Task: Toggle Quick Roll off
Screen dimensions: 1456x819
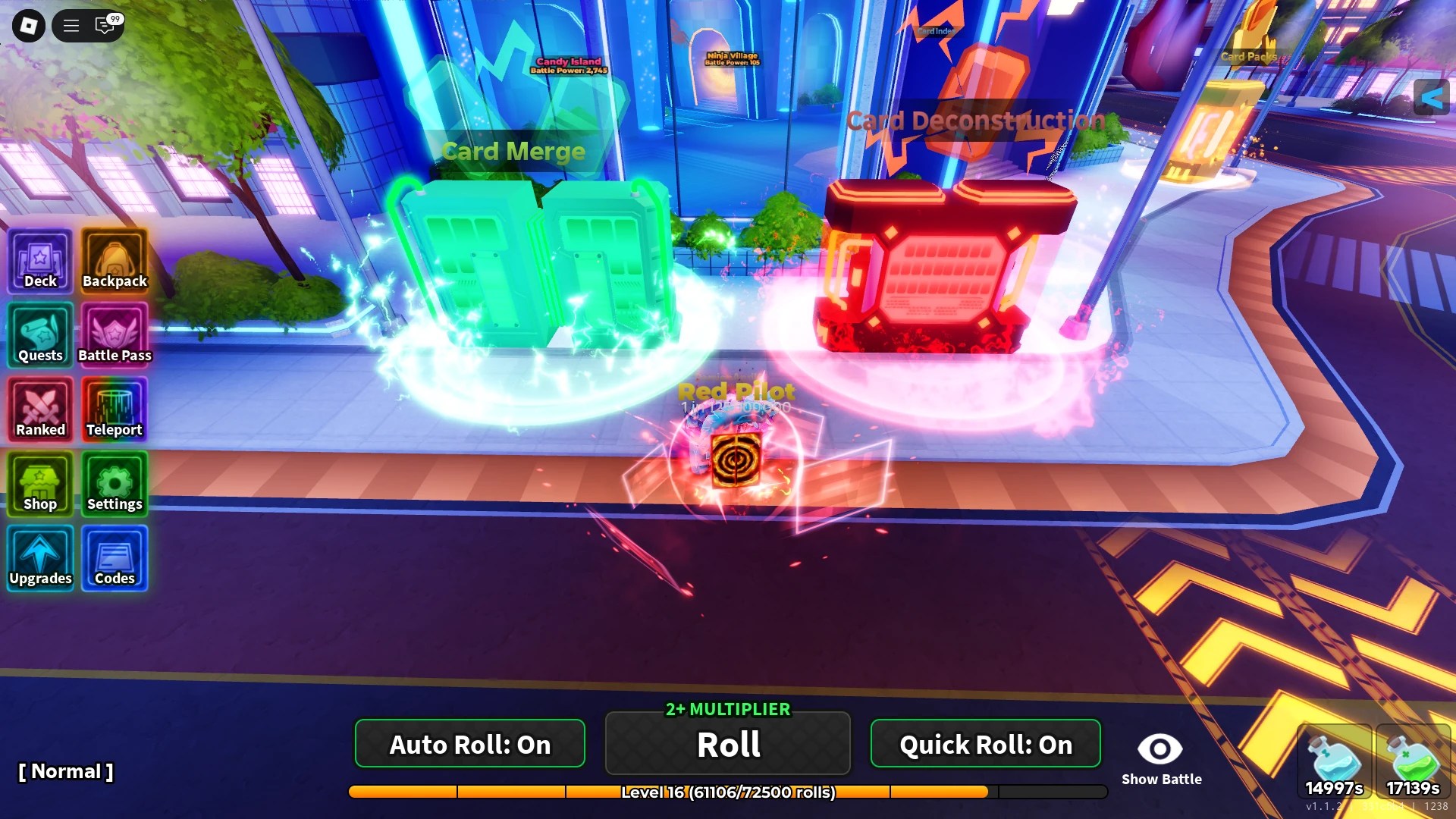Action: pyautogui.click(x=985, y=744)
